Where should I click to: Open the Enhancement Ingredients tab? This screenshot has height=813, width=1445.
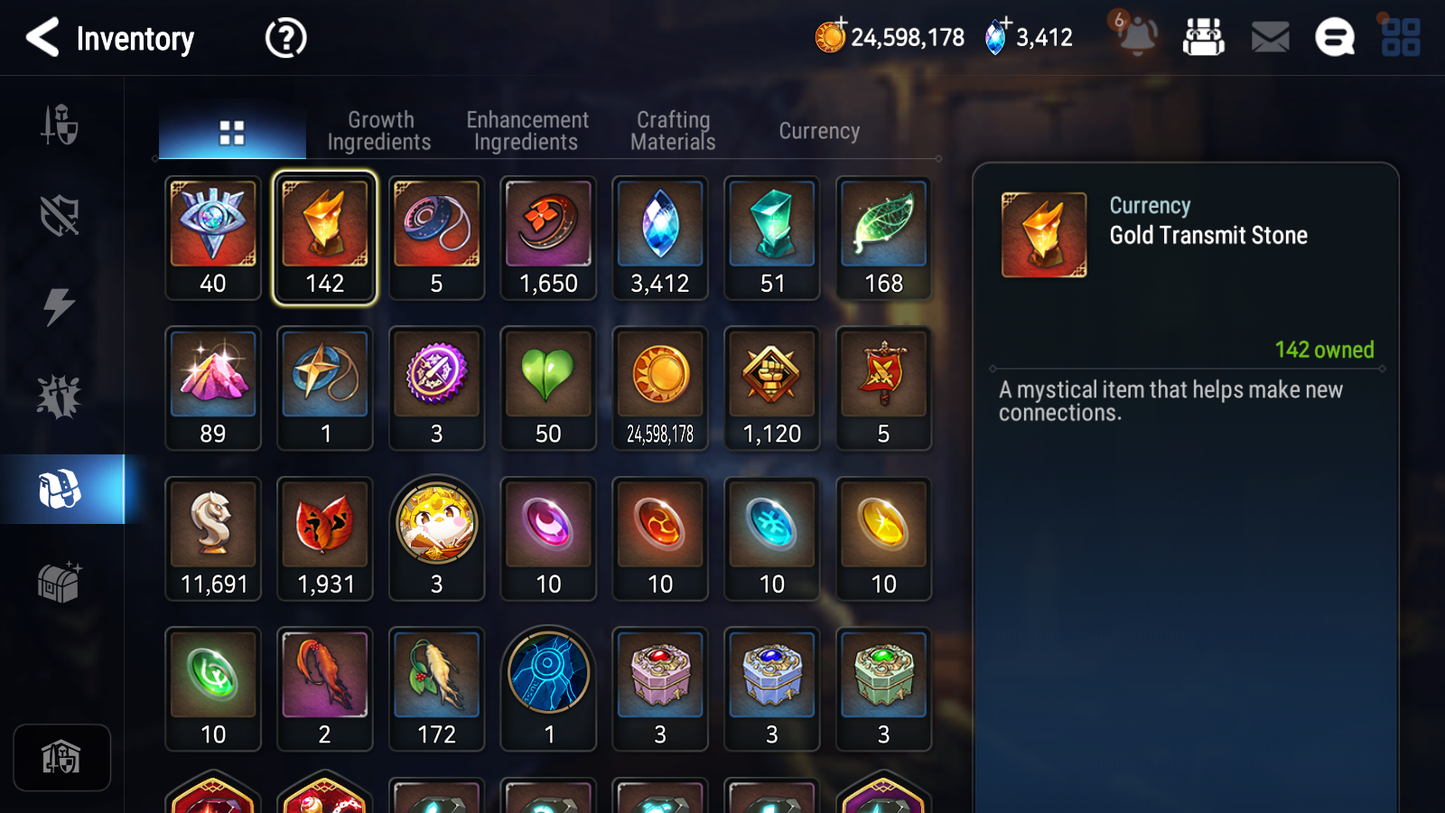pyautogui.click(x=526, y=130)
